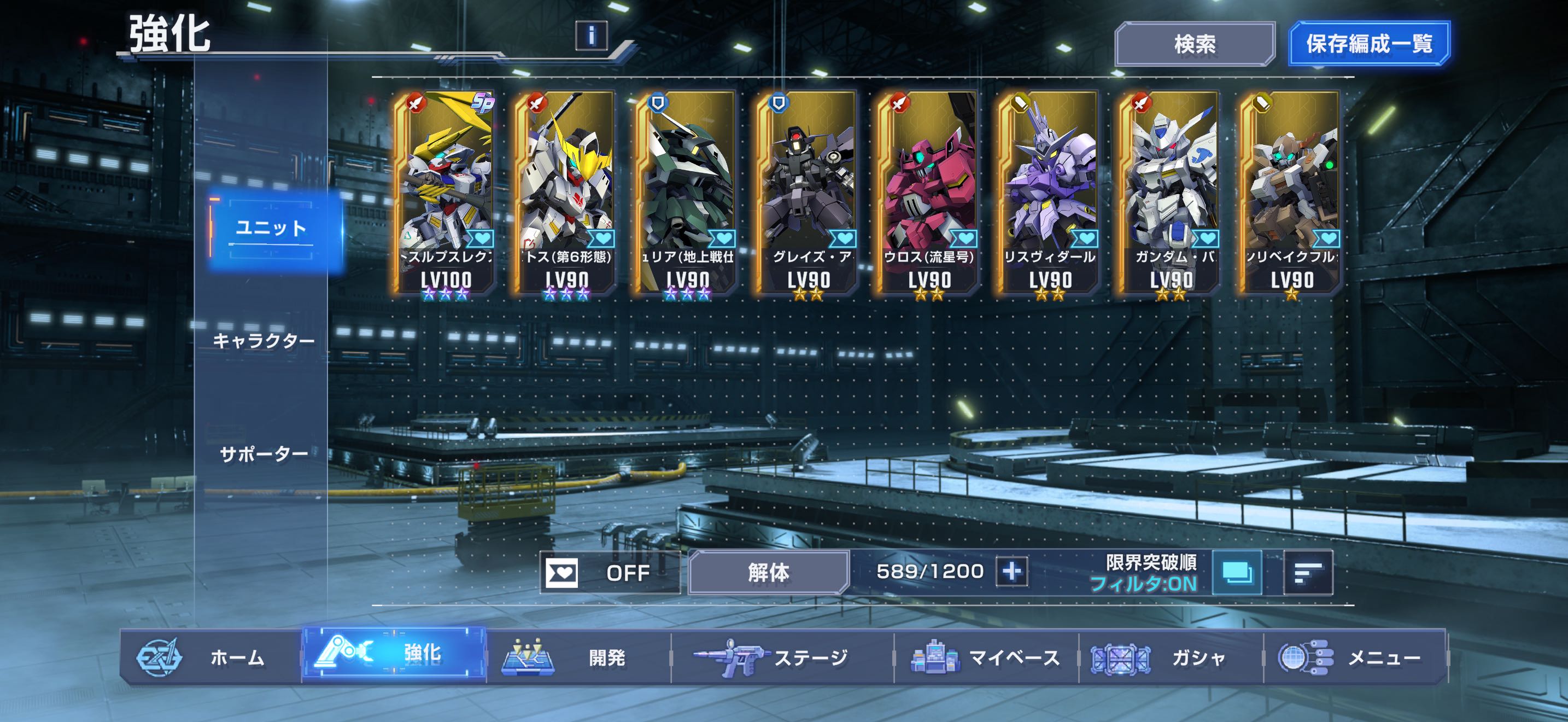Image resolution: width=1568 pixels, height=722 pixels.
Task: Open the 保存編成一覧 saved formations list
Action: tap(1369, 44)
